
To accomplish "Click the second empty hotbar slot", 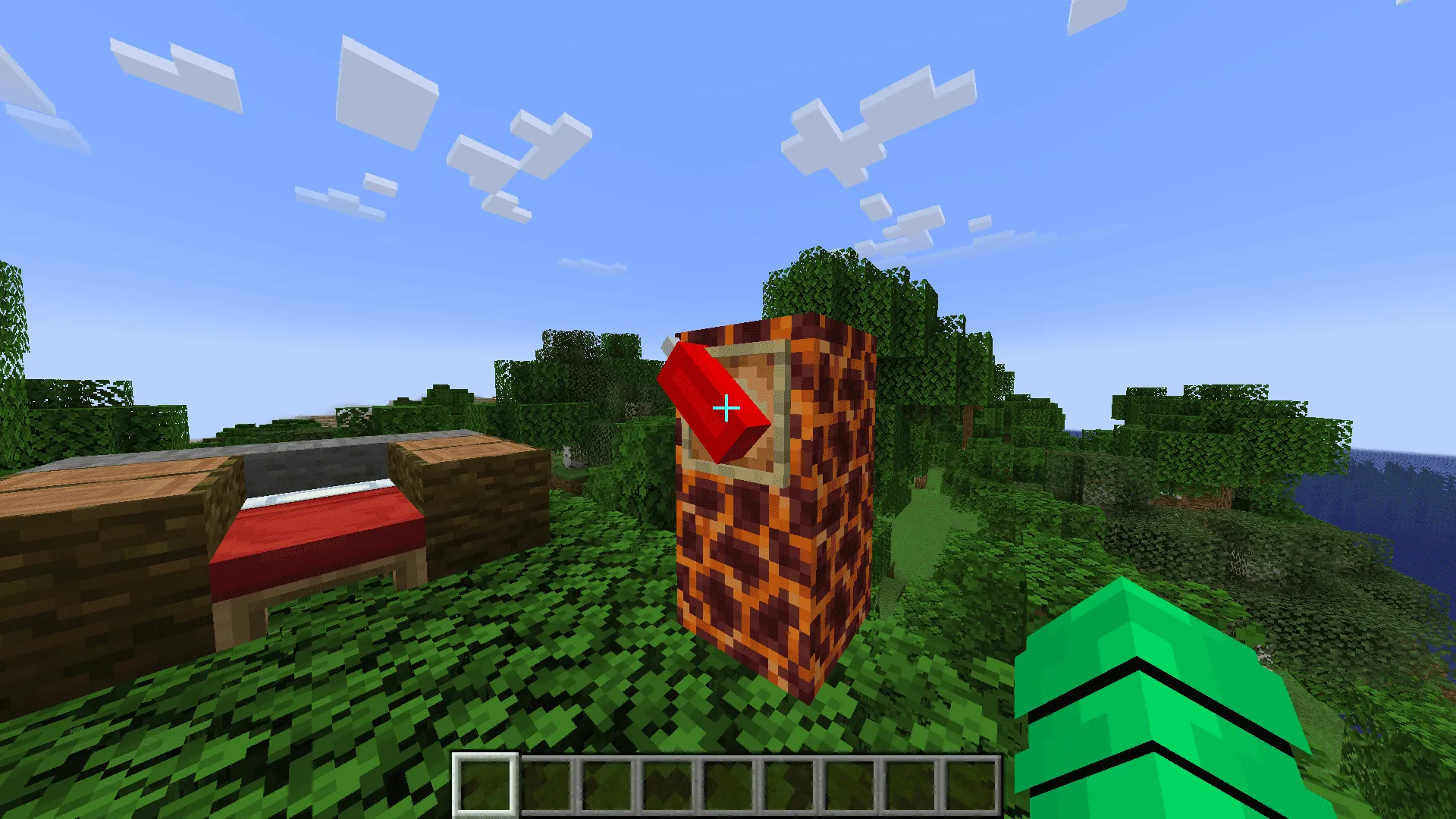I will (546, 785).
